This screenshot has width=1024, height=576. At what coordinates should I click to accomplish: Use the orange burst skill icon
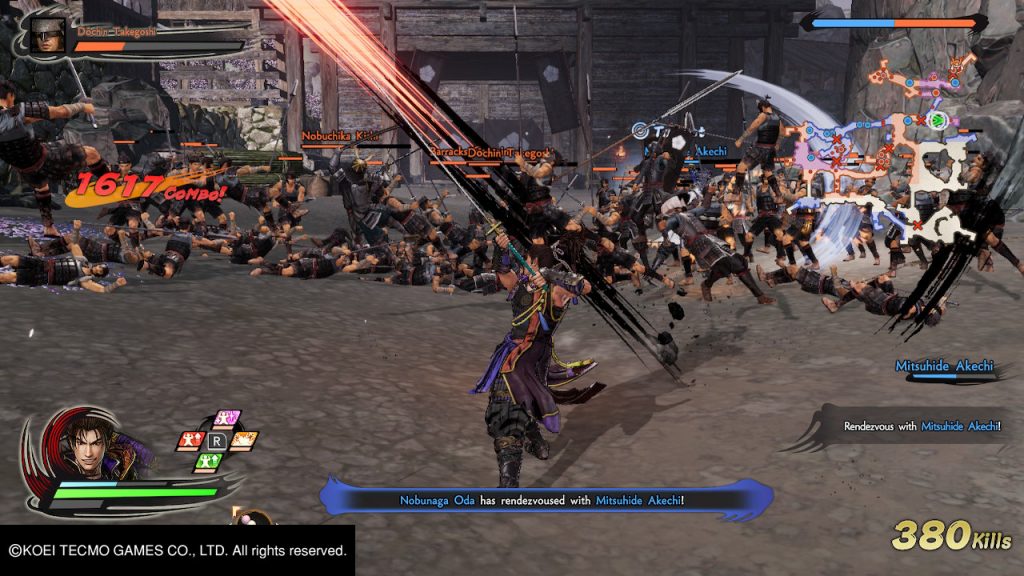tap(245, 440)
